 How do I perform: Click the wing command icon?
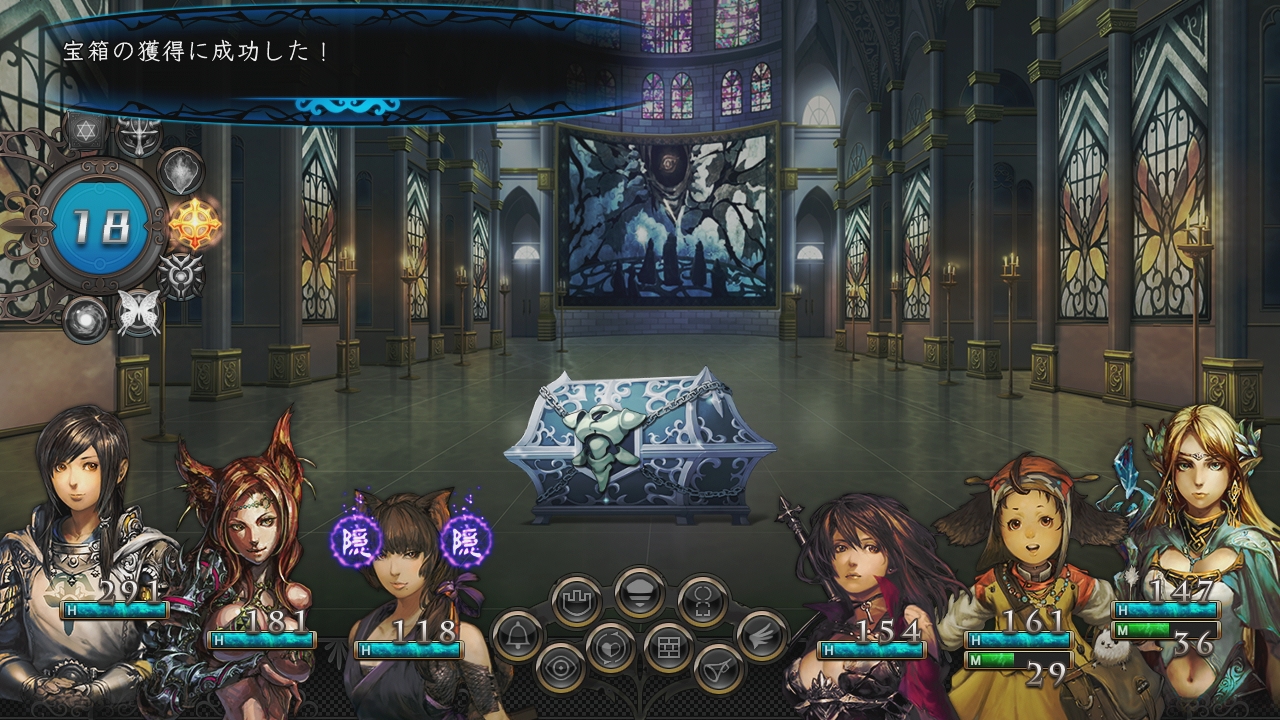(x=763, y=634)
